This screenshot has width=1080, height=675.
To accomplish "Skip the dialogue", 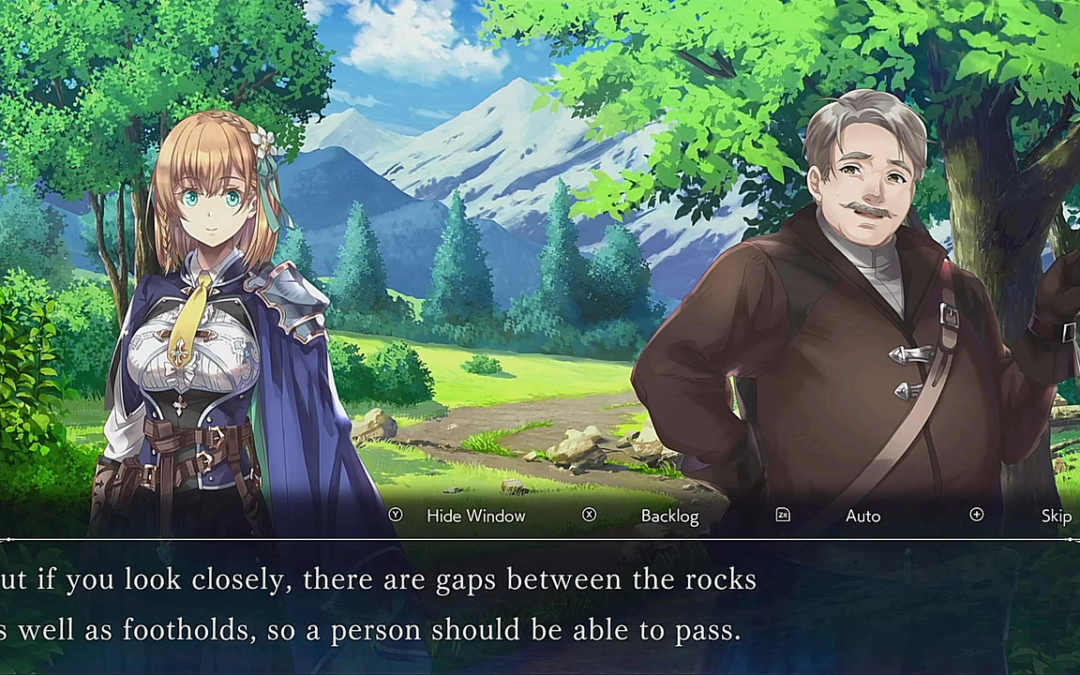I will (x=1055, y=516).
